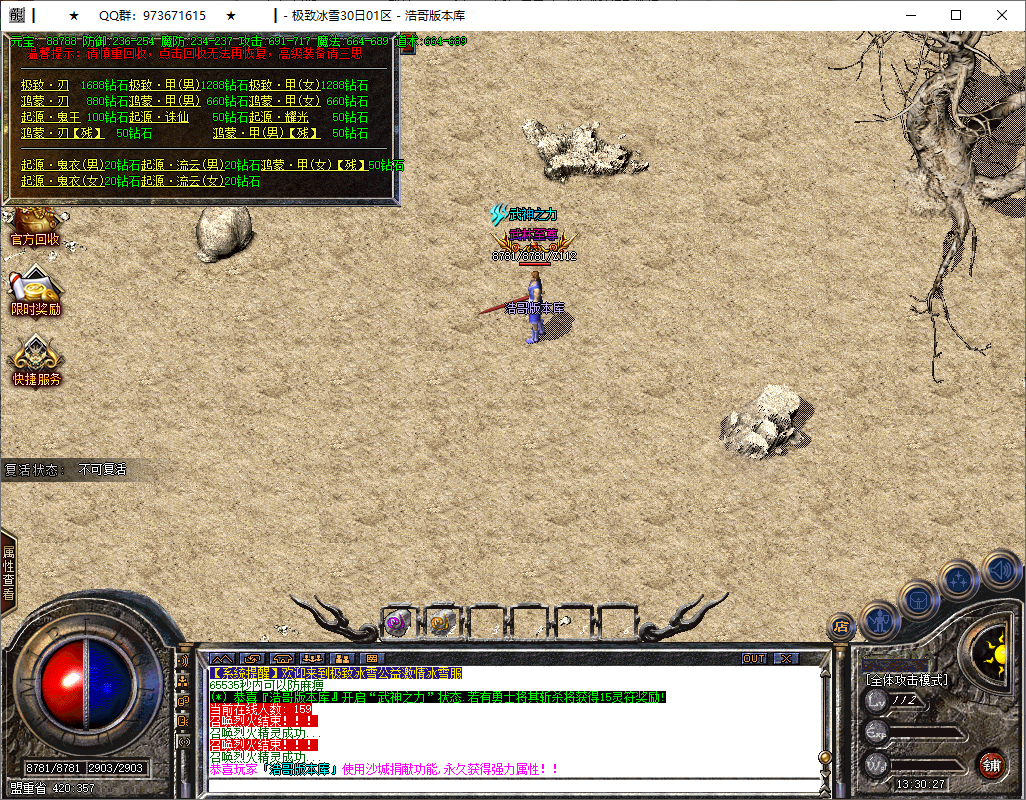Expand the 属性查看 attribute side tab
The height and width of the screenshot is (800, 1026).
tap(8, 574)
